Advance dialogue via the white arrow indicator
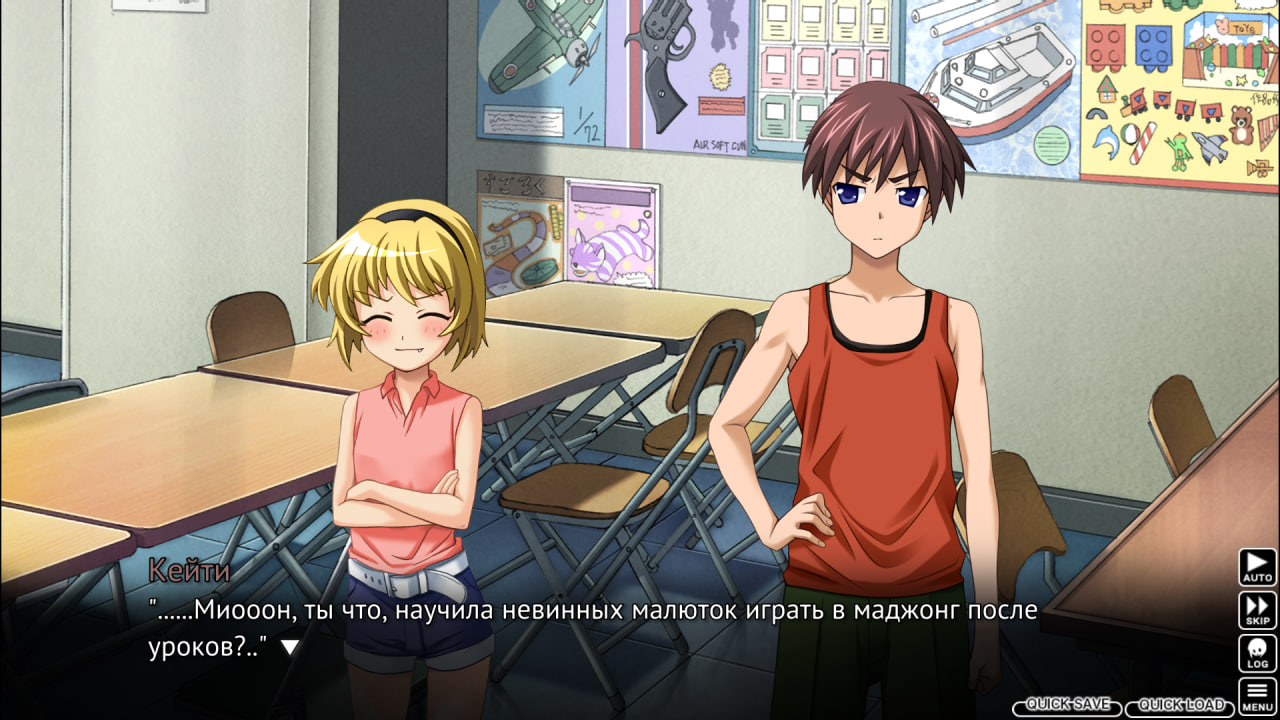Screen dimensions: 1280x720 [289, 647]
